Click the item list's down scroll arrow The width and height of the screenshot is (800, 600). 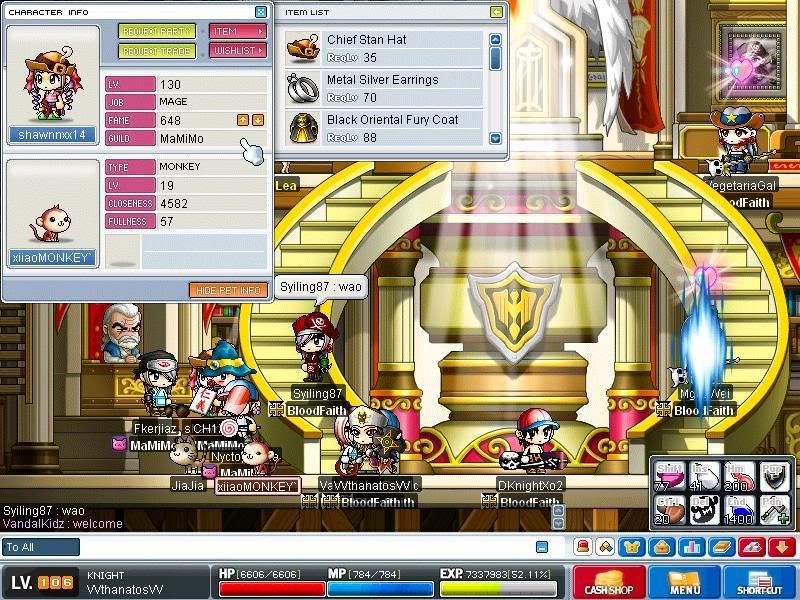click(x=495, y=138)
